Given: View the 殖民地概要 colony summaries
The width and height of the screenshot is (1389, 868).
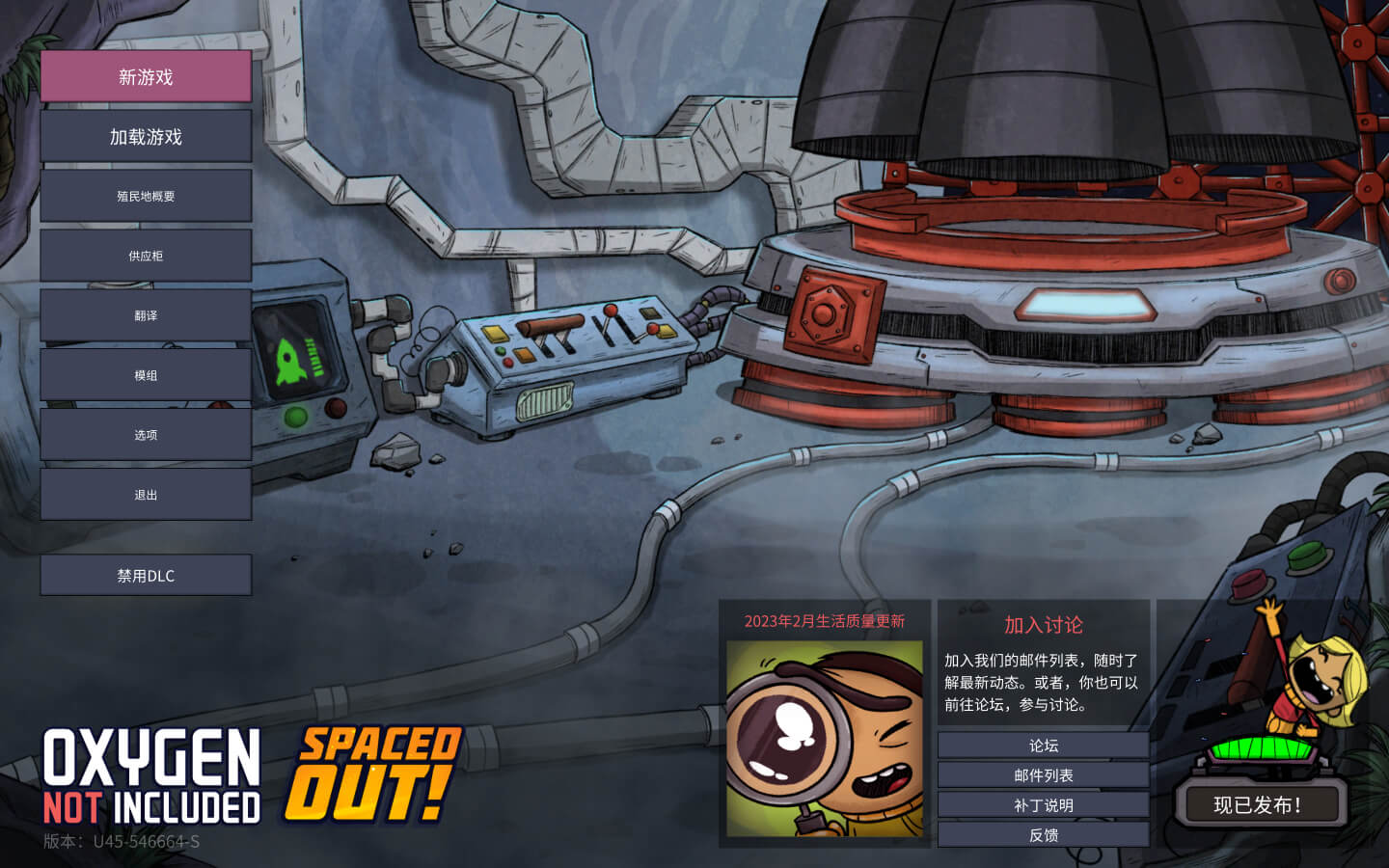Looking at the screenshot, I should pos(145,195).
